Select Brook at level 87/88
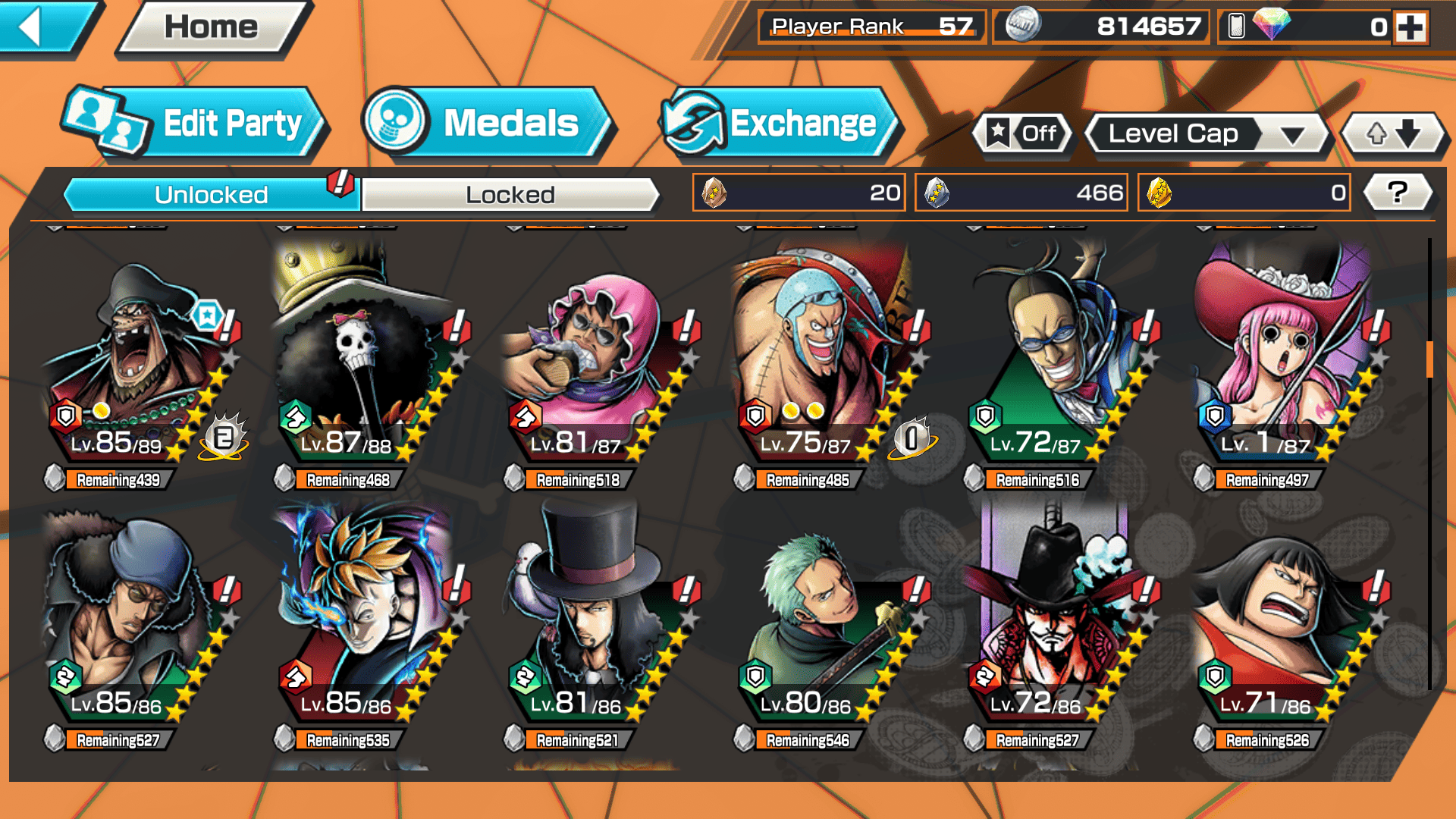Viewport: 1456px width, 819px height. tap(364, 364)
